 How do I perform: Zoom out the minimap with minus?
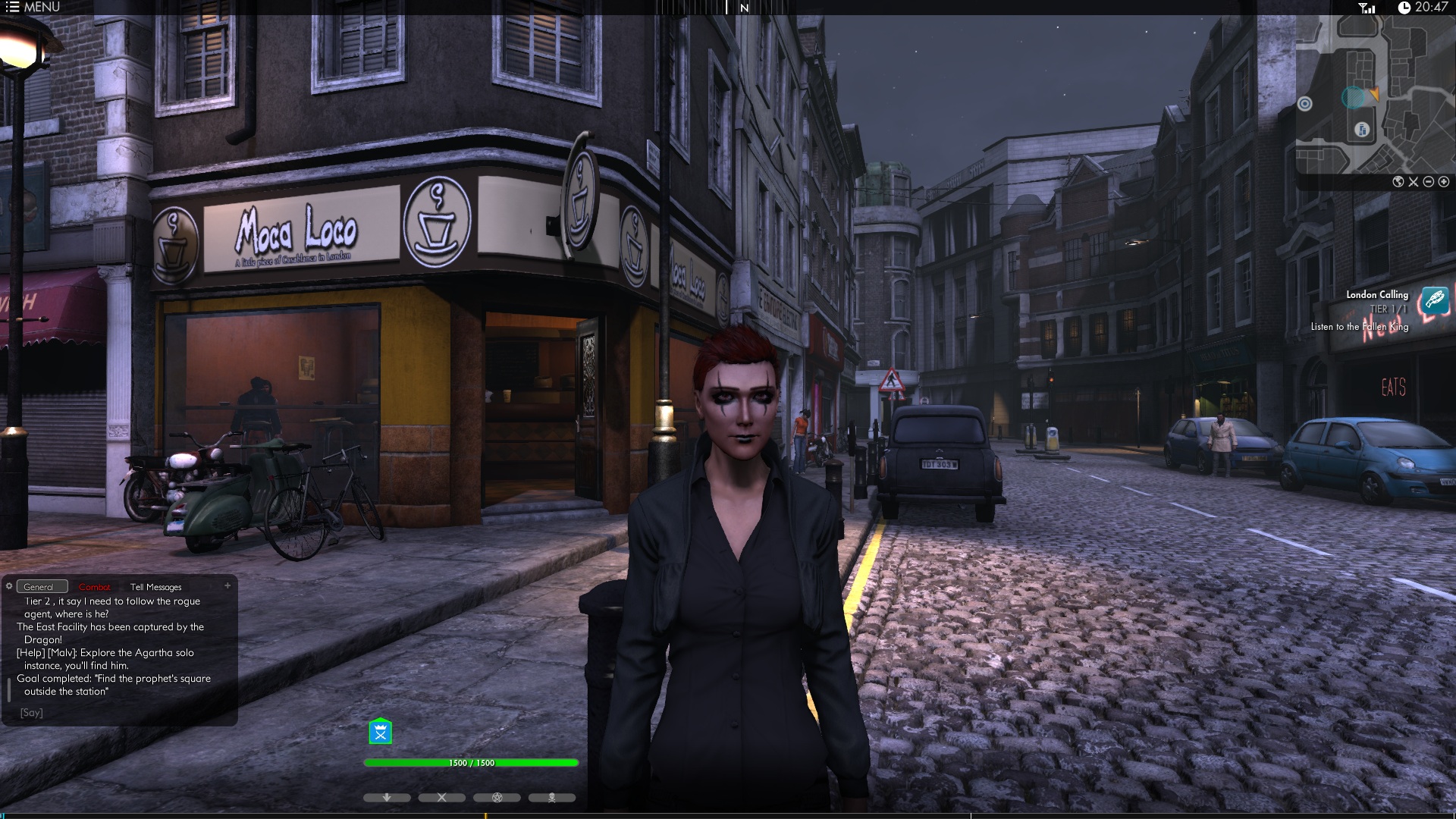(1429, 182)
